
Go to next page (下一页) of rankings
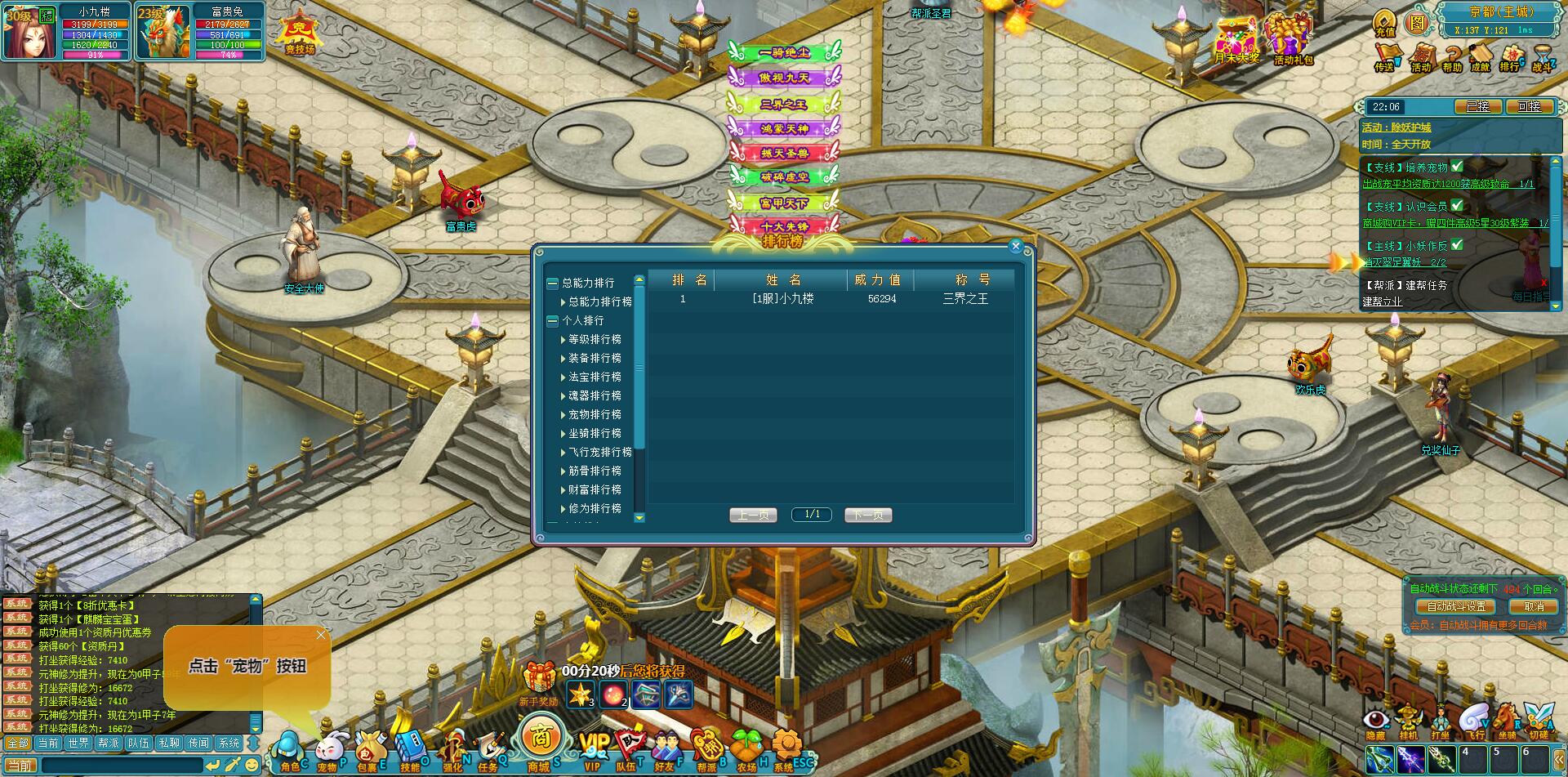click(x=867, y=515)
